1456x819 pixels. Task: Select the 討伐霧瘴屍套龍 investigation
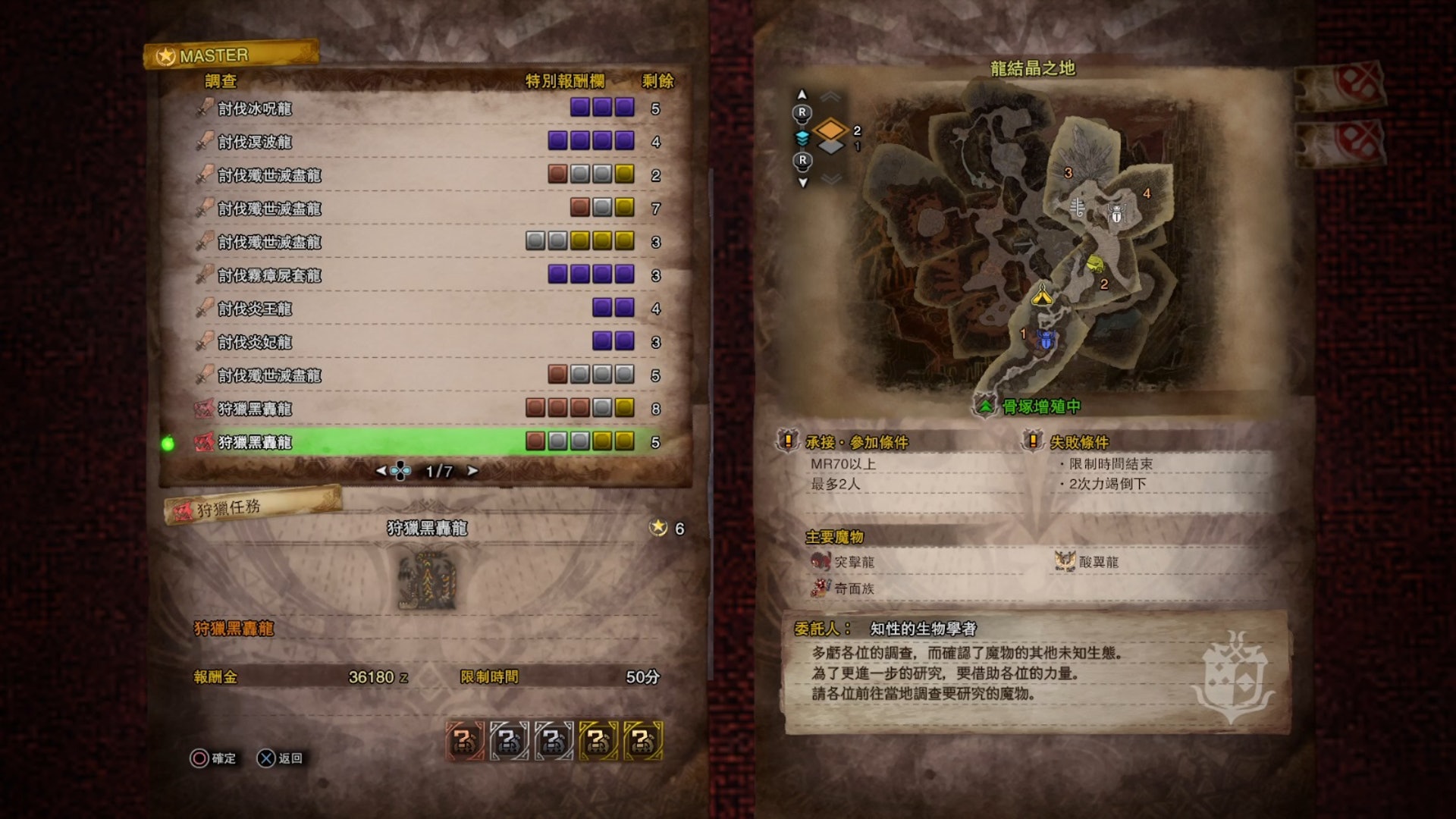point(425,275)
